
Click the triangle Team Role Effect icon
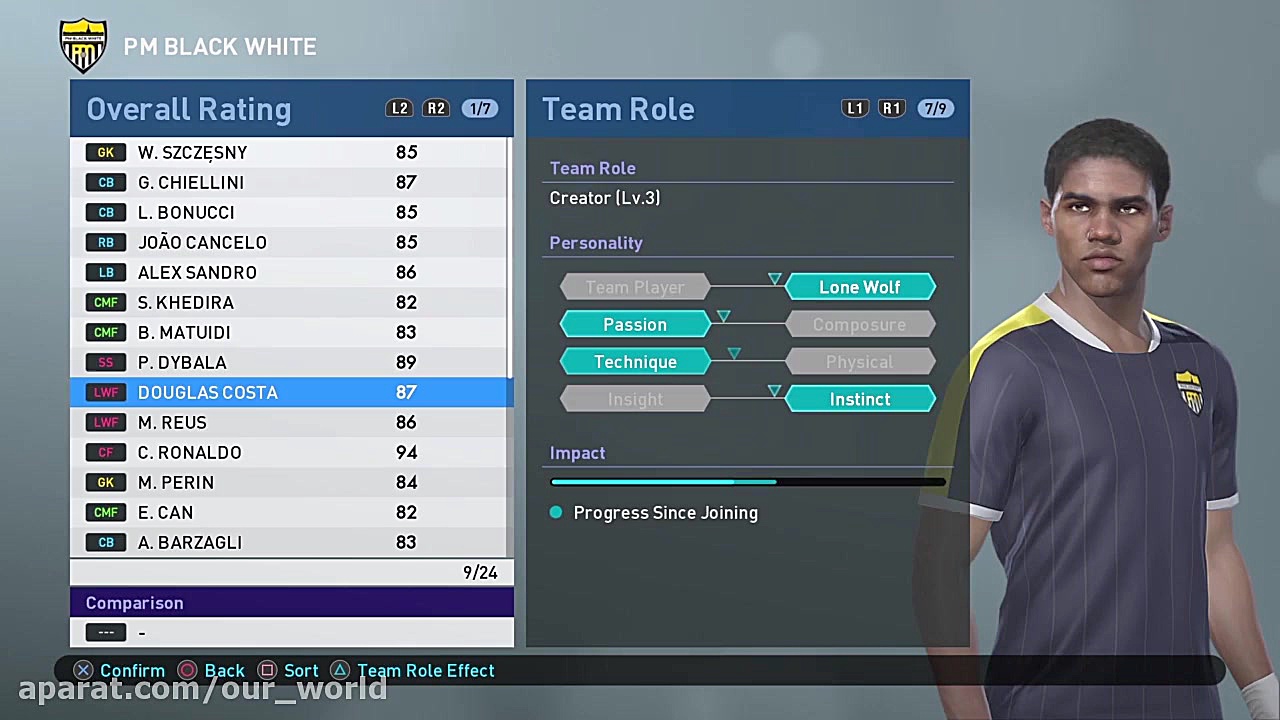pyautogui.click(x=340, y=670)
